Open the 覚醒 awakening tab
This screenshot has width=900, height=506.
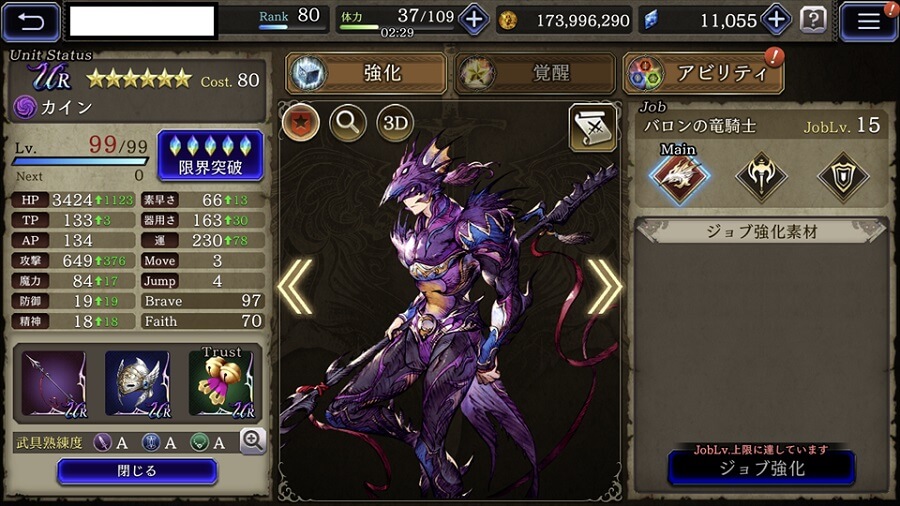(533, 73)
